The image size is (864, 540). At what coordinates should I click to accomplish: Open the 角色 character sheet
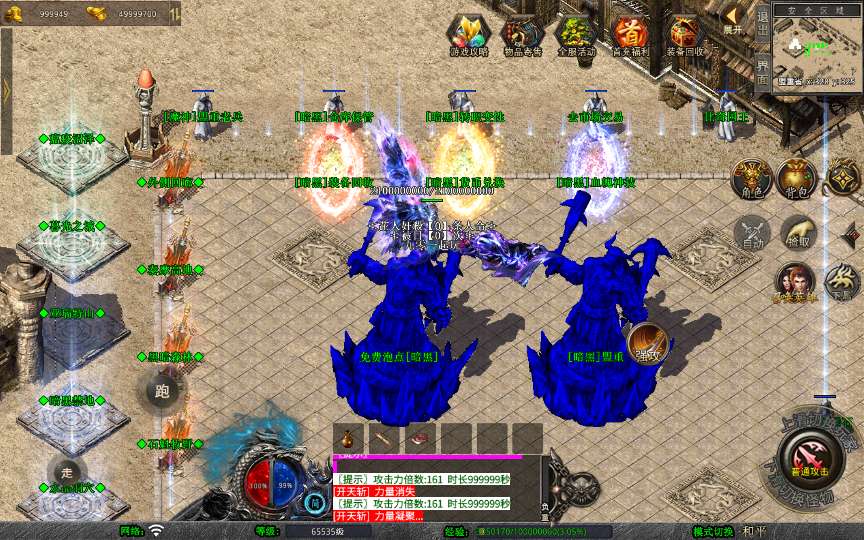749,177
